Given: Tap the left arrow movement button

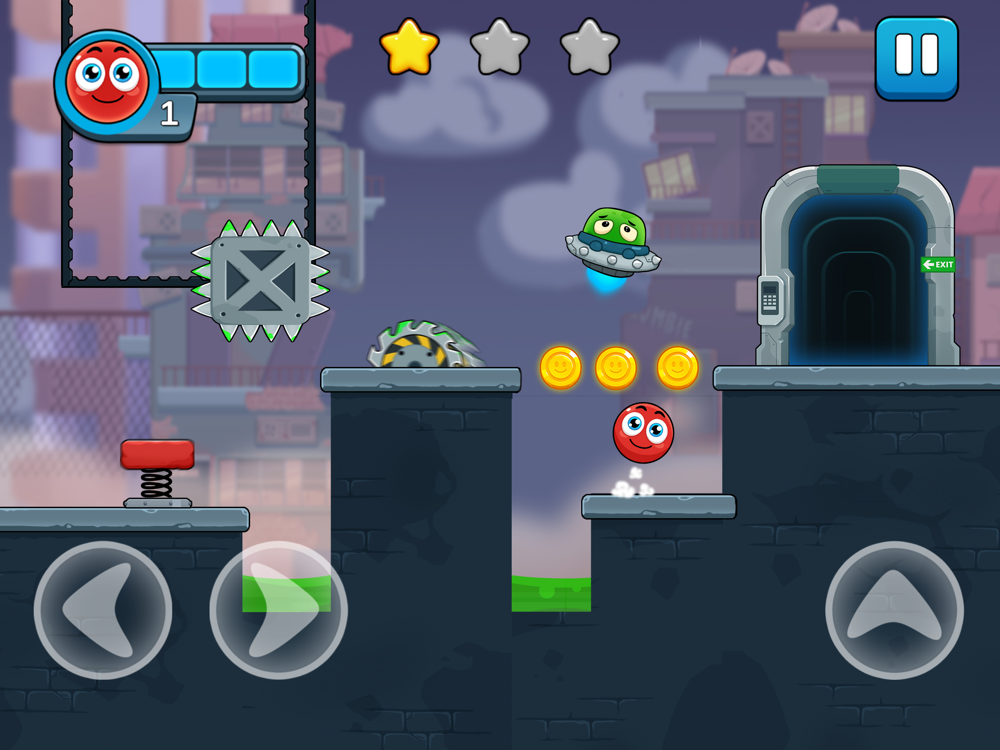Looking at the screenshot, I should click(x=103, y=609).
